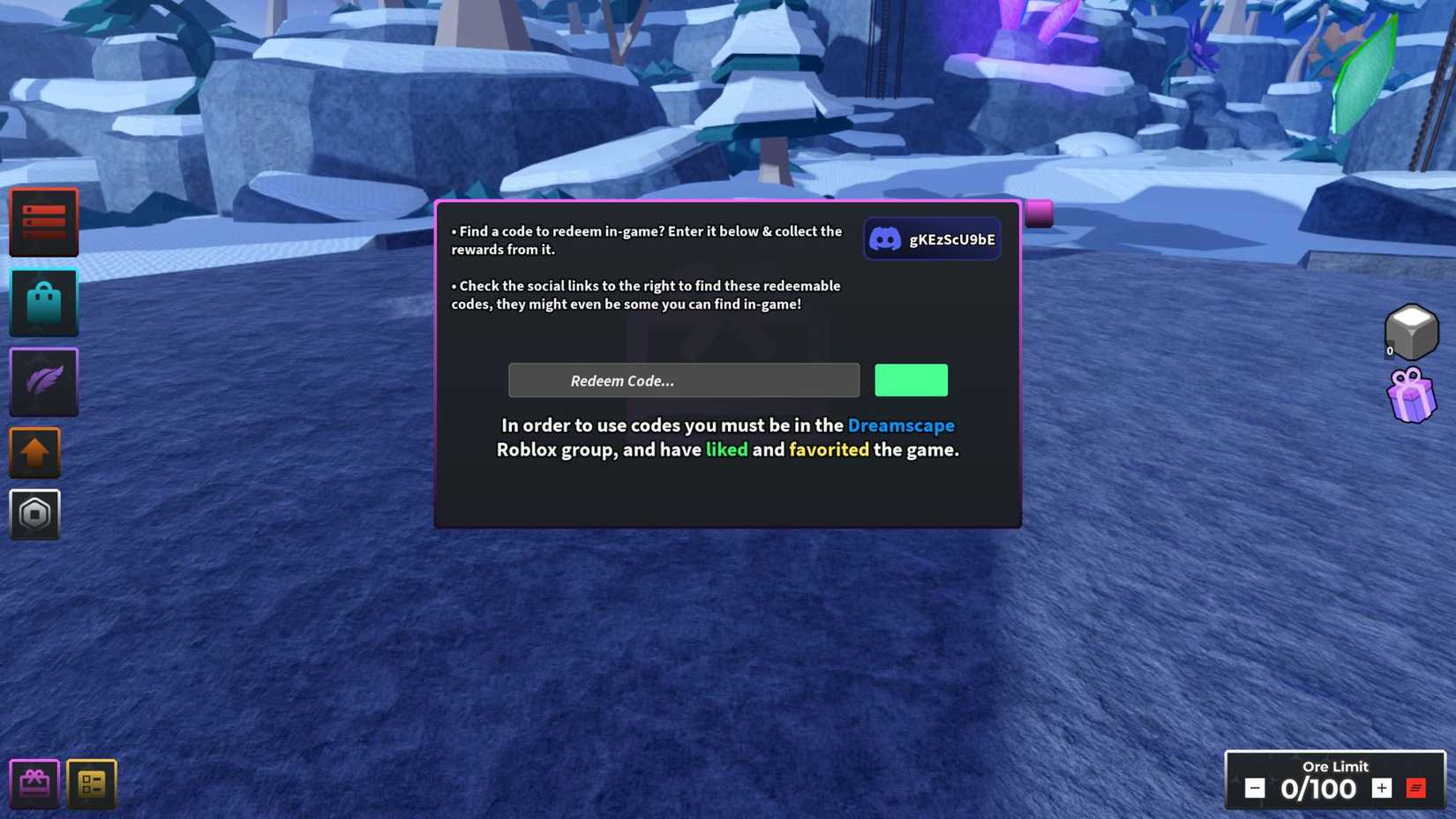
Task: Open the purple gift box near the ore counter
Action: pyautogui.click(x=1412, y=394)
